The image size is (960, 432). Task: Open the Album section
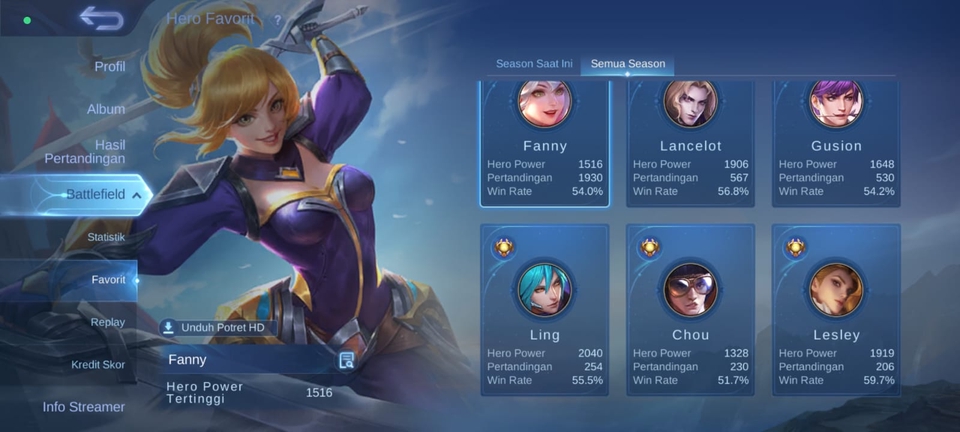coord(106,109)
